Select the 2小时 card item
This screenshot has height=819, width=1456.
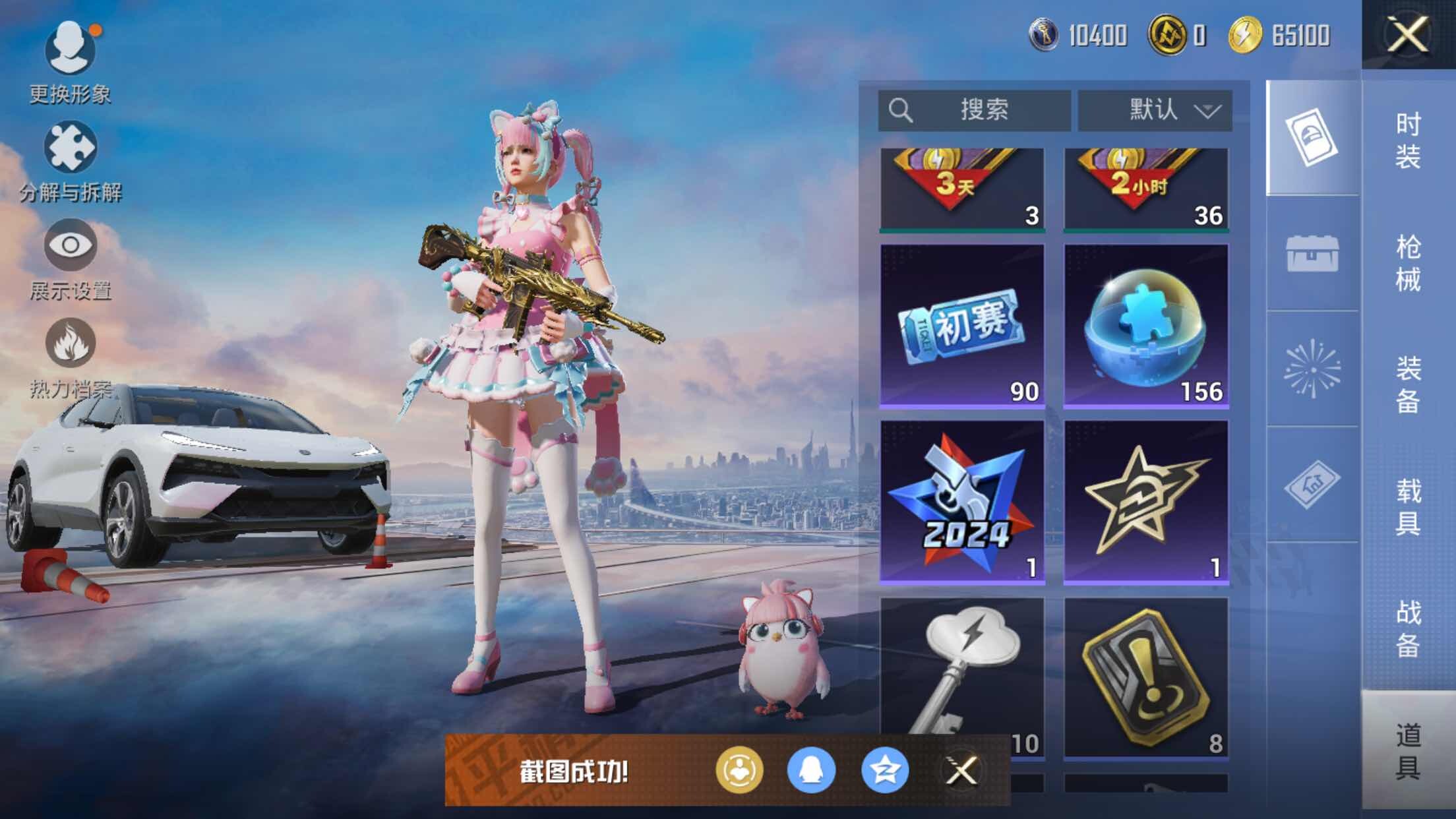click(x=1146, y=189)
